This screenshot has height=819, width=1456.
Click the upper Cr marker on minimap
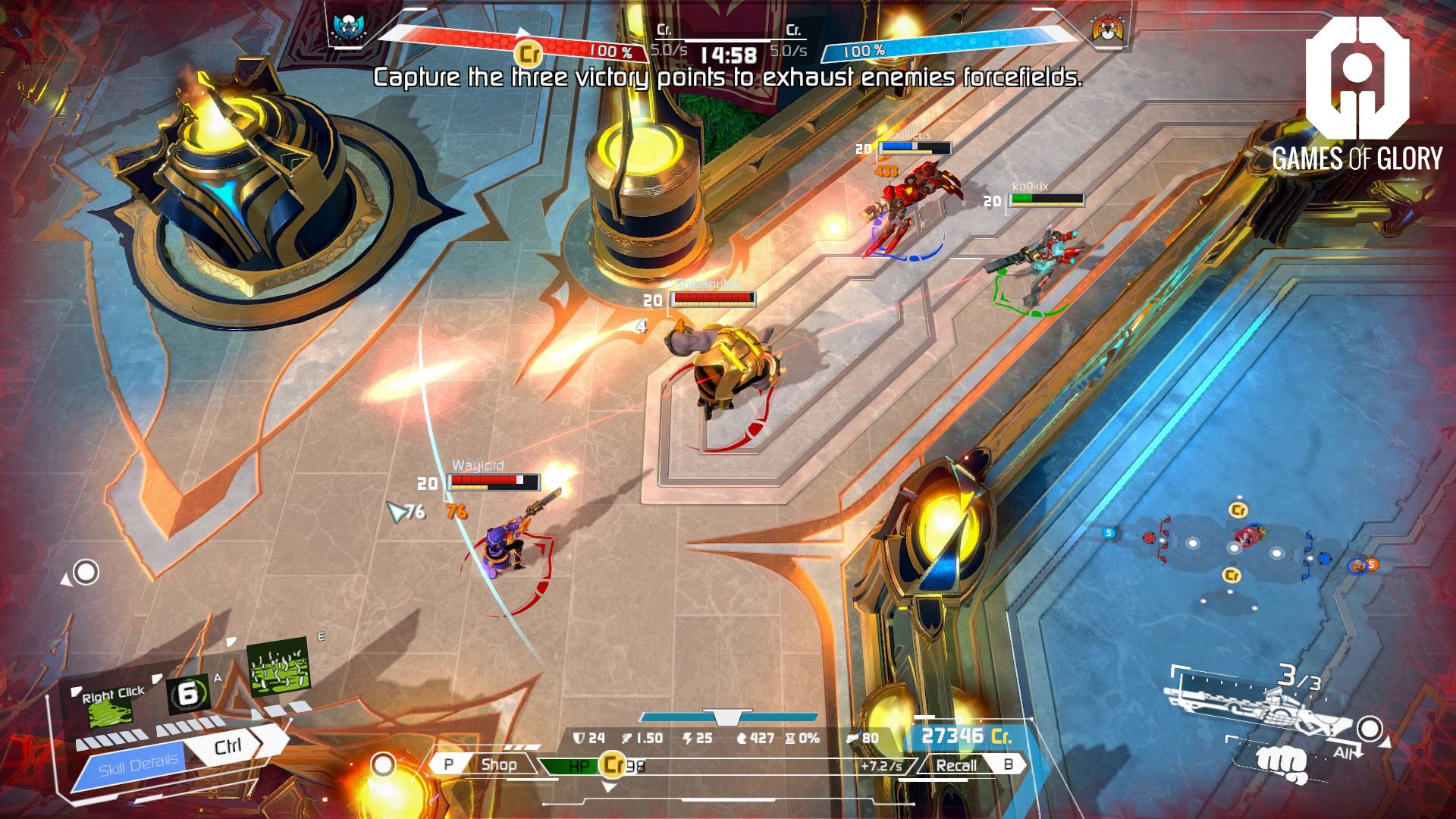(x=1238, y=510)
